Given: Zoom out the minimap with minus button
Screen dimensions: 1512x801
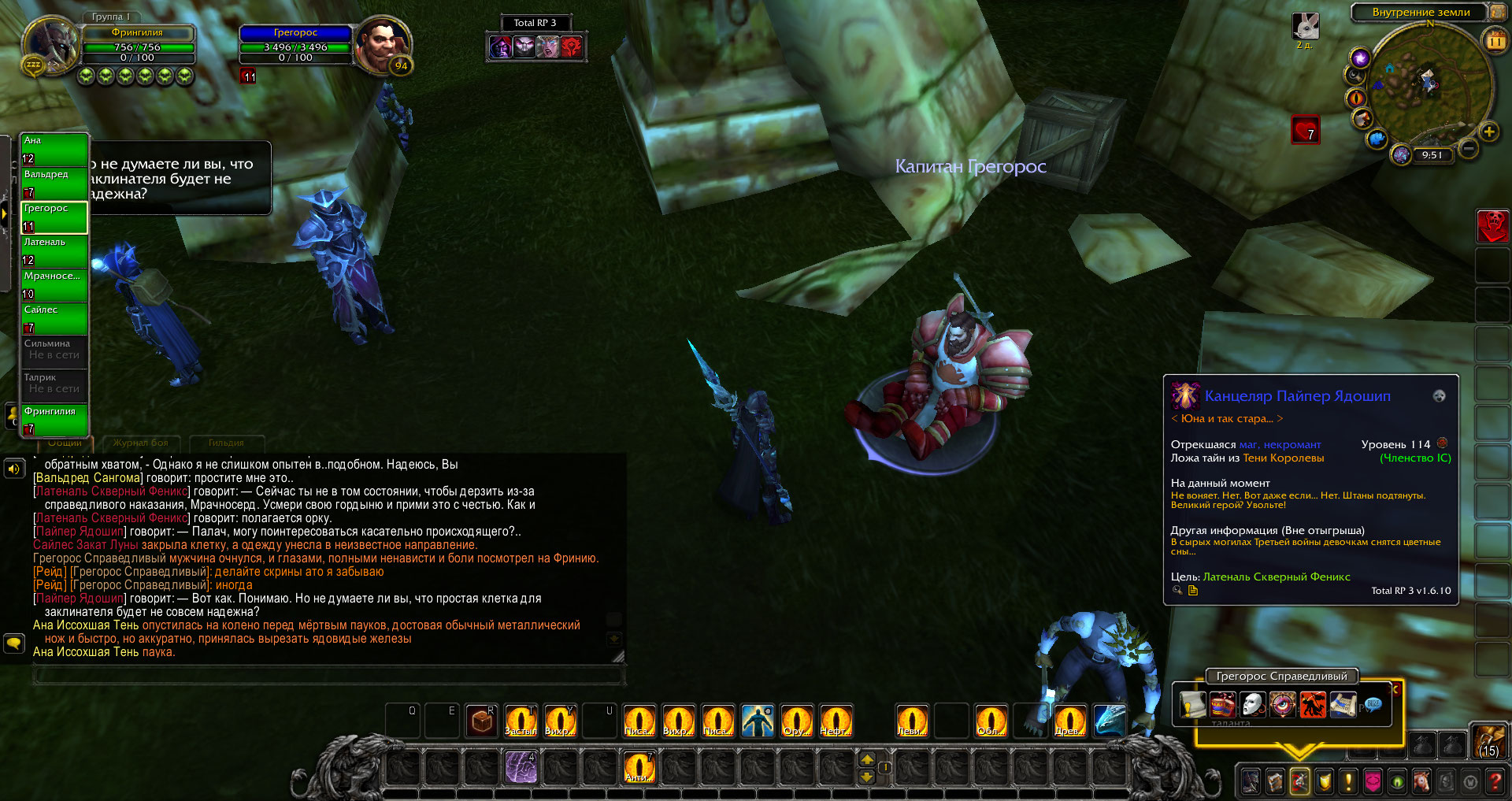Looking at the screenshot, I should 1468,147.
